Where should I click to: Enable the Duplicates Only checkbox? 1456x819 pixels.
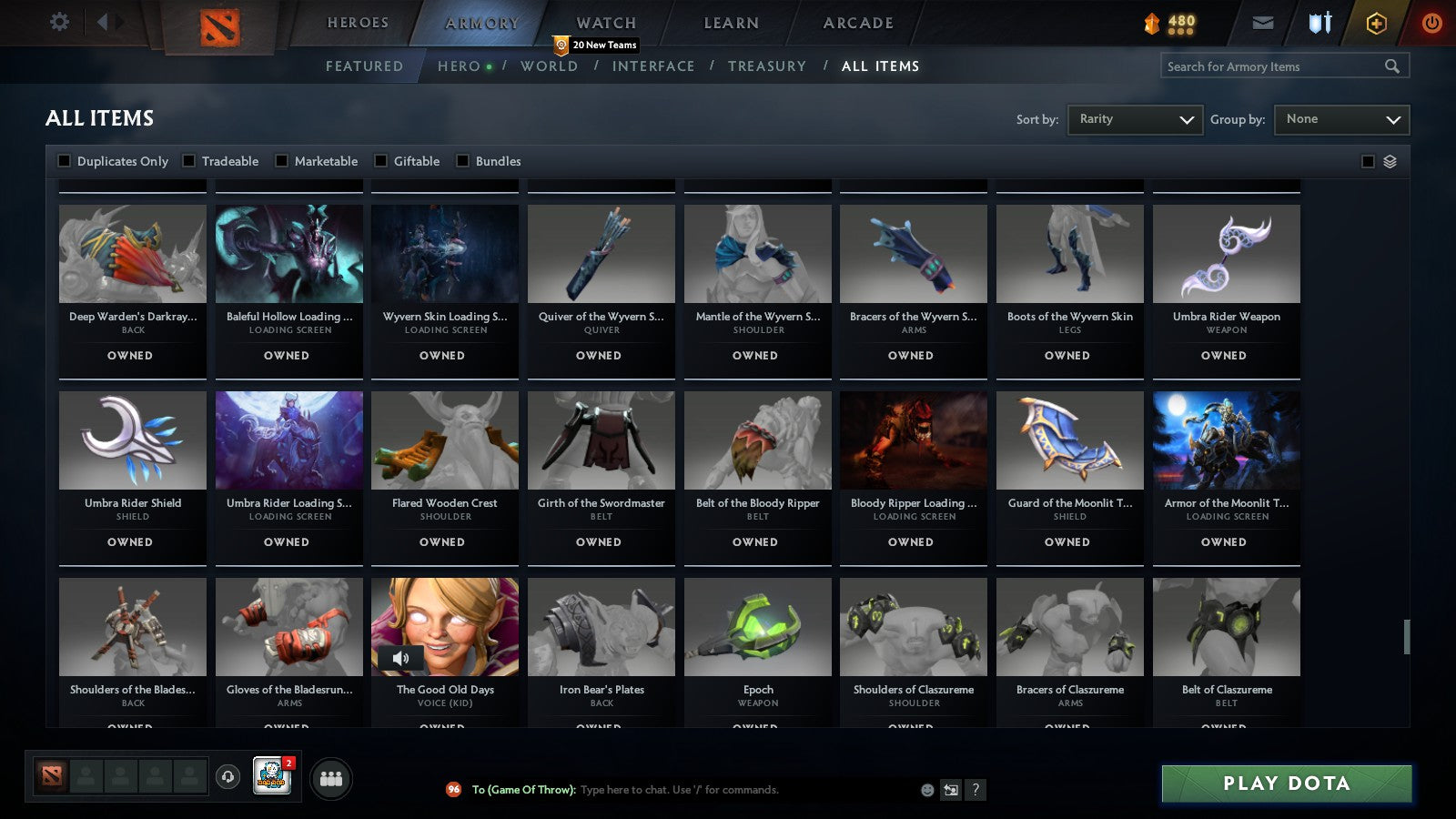64,160
